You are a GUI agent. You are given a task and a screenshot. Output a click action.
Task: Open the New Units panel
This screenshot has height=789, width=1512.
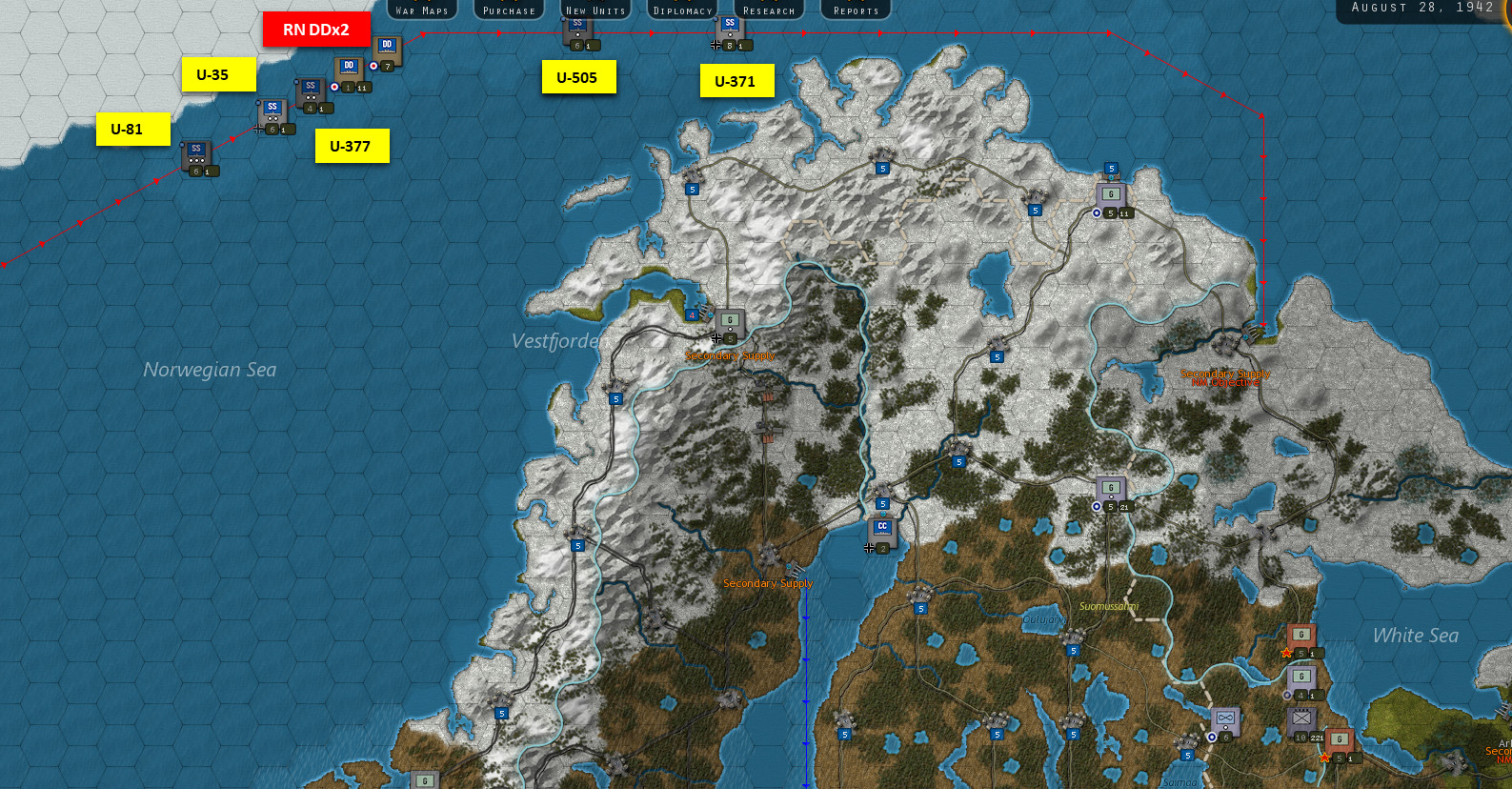tap(595, 10)
